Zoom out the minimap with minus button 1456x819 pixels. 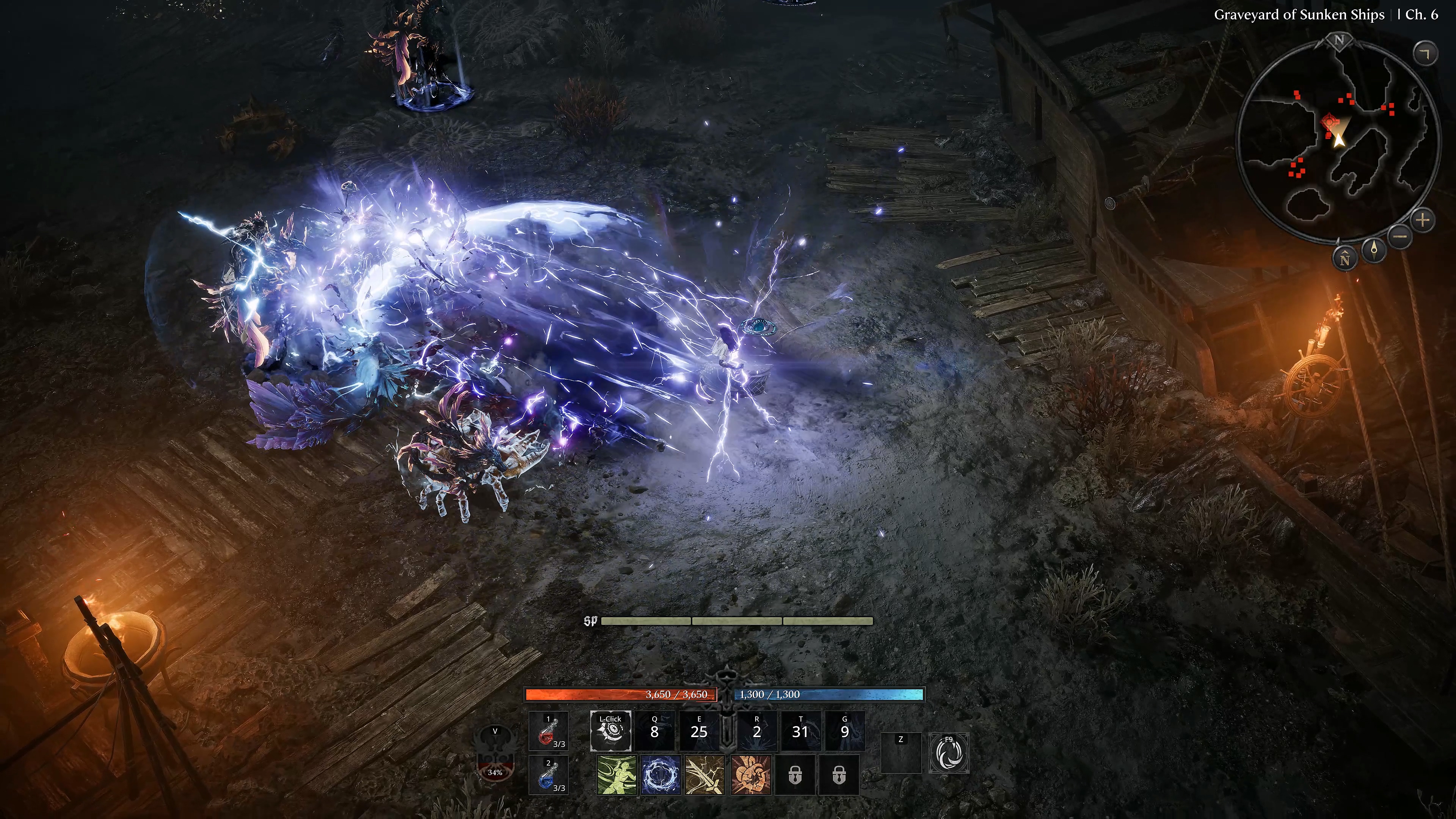[1400, 236]
